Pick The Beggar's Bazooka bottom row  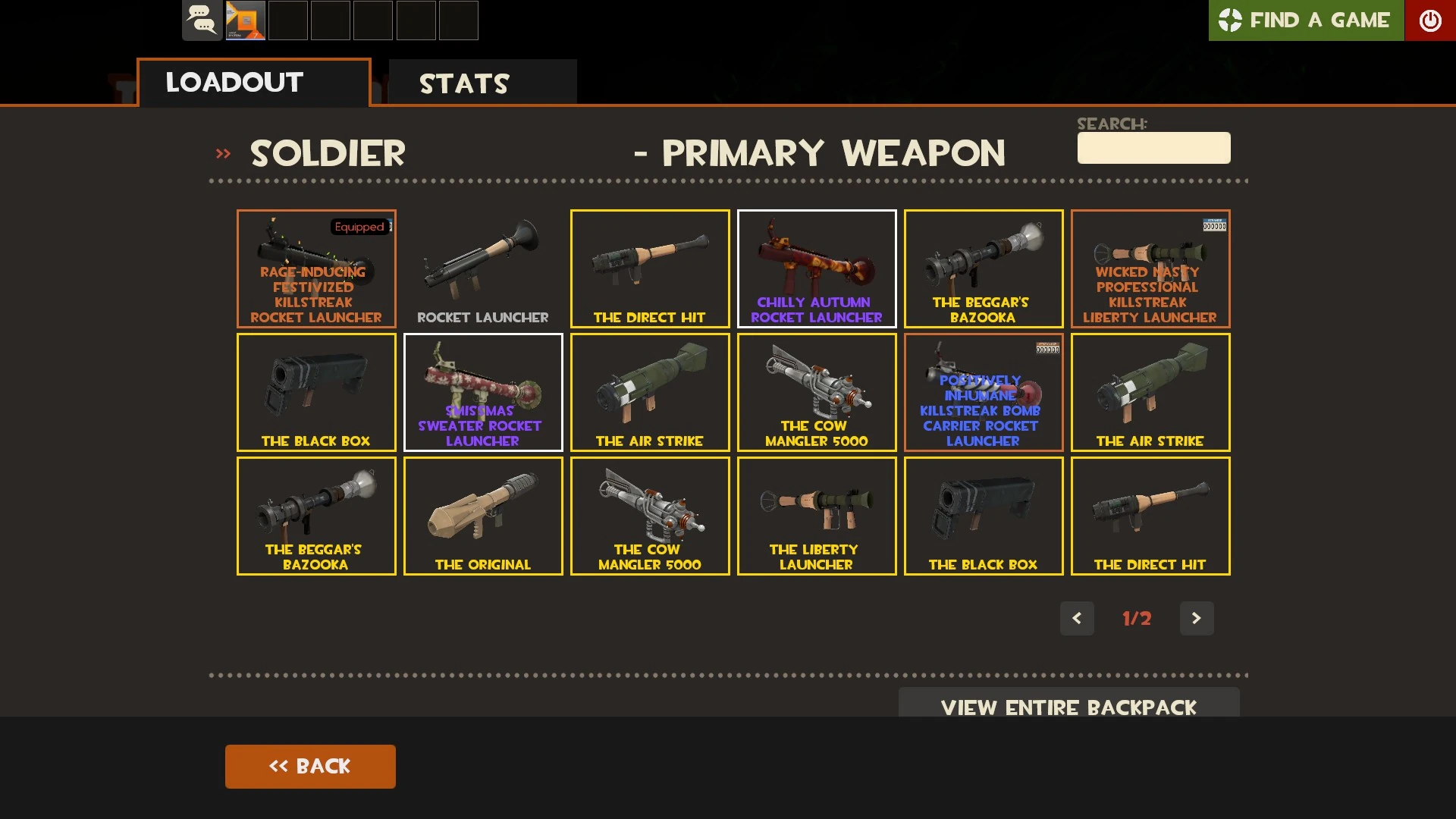point(315,516)
